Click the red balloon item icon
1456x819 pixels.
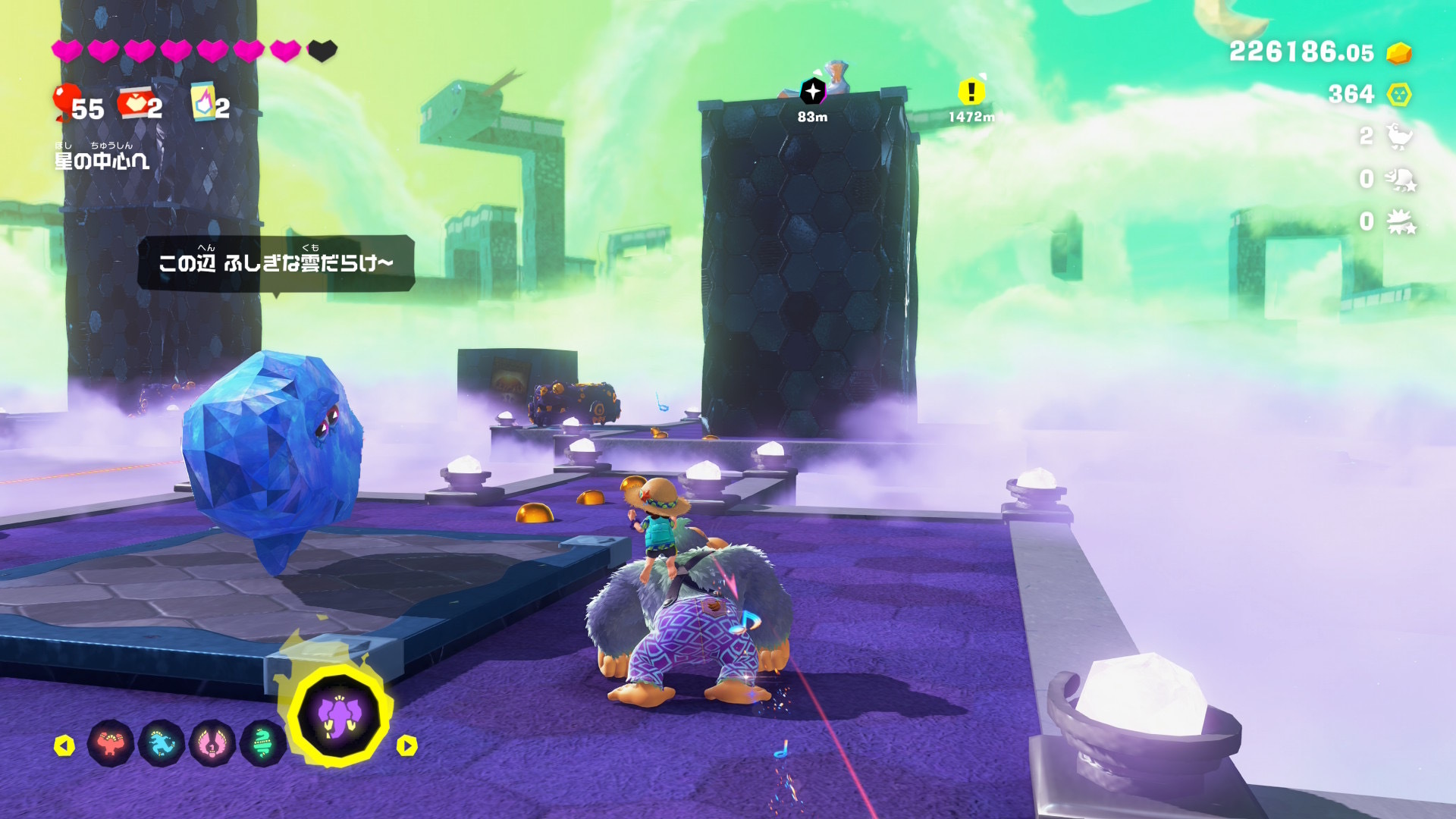pos(65,102)
